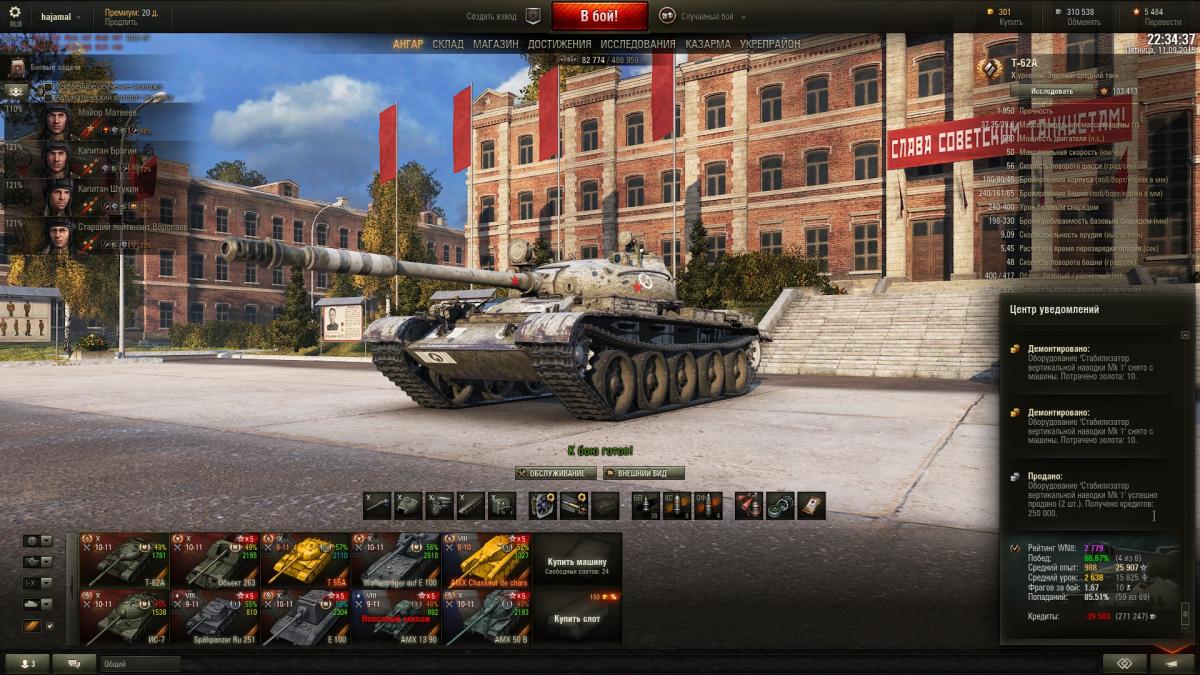Open the Склад tab

(x=448, y=44)
